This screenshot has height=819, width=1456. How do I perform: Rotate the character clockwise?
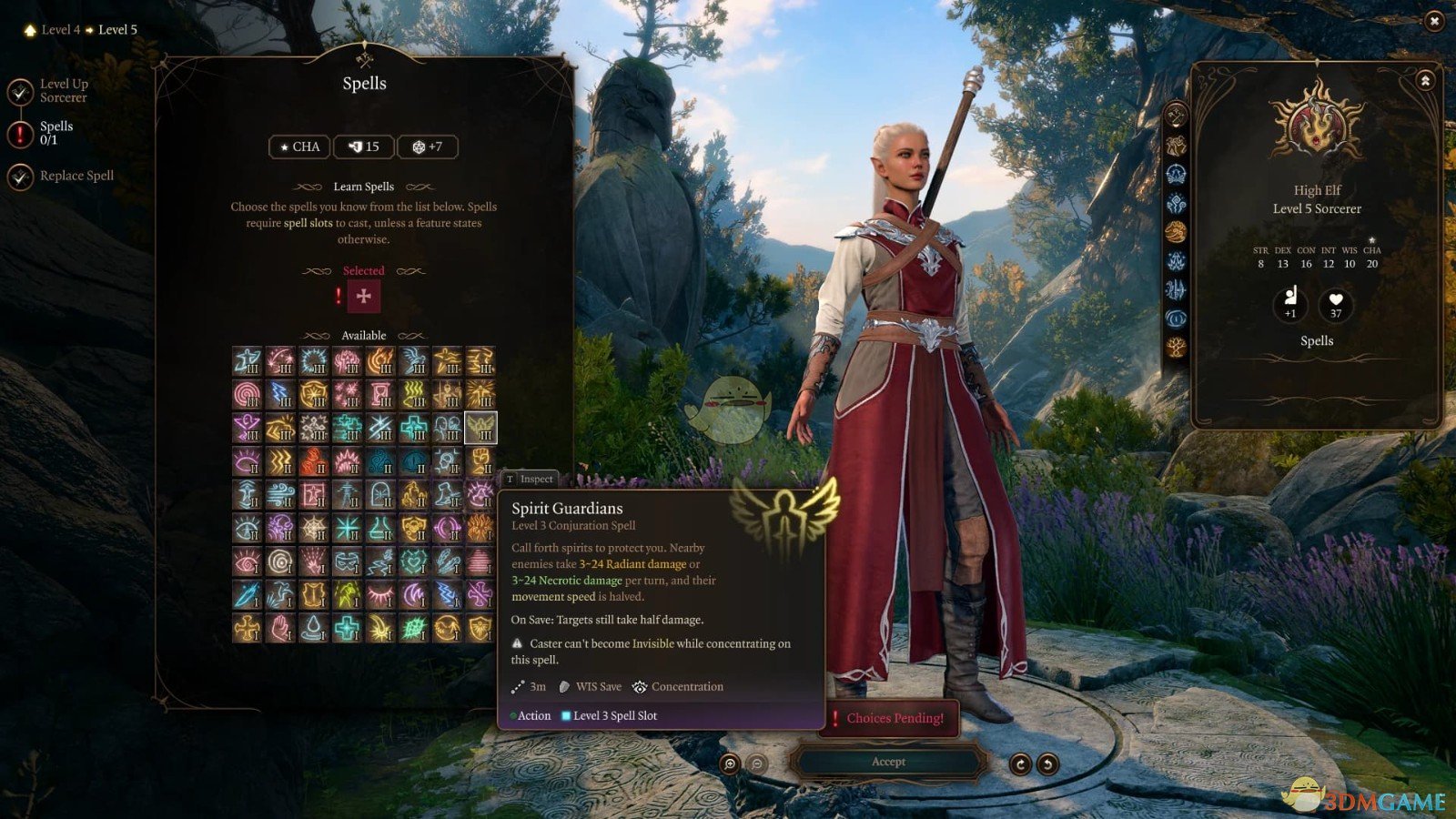coord(1020,764)
